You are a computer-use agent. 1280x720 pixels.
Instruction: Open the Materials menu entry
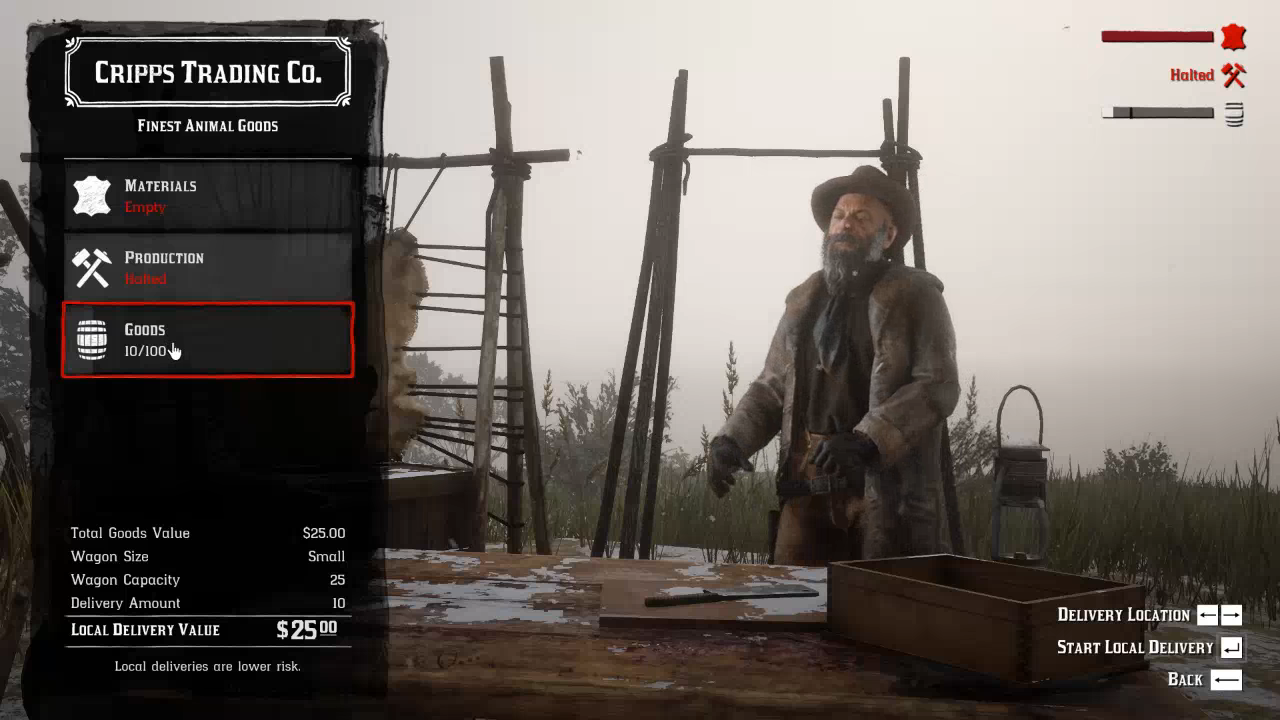(x=208, y=196)
